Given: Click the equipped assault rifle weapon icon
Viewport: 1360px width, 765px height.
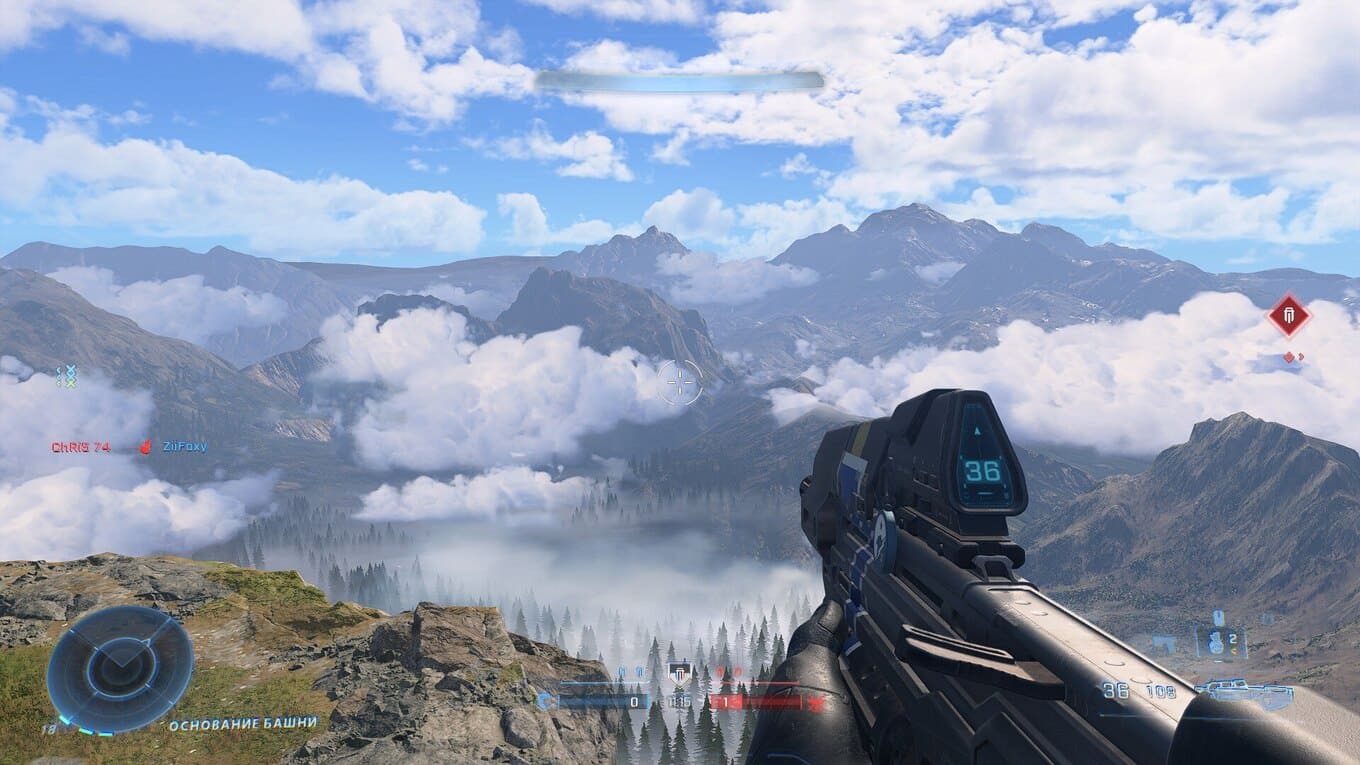Looking at the screenshot, I should tap(1247, 691).
